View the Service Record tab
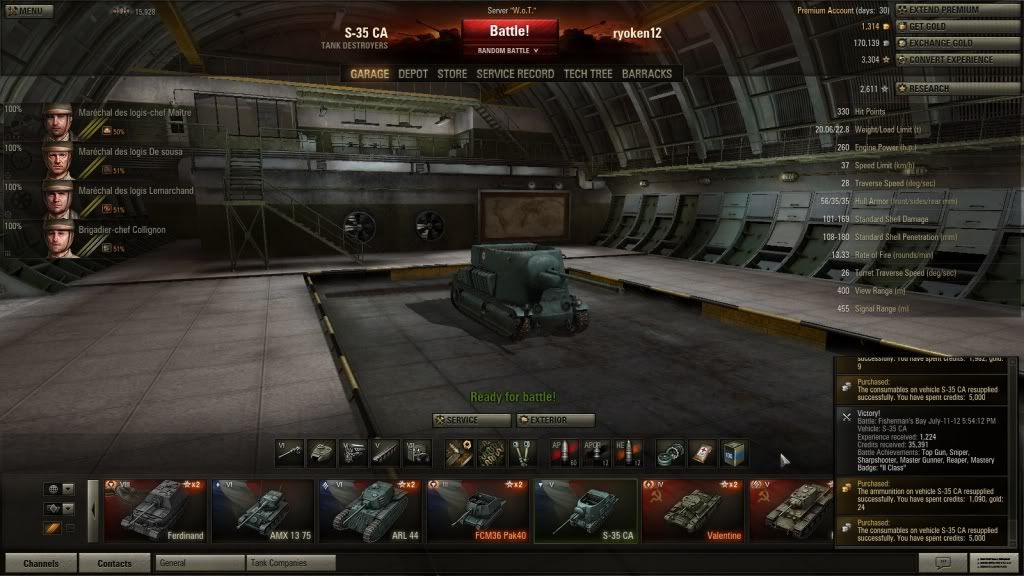 coord(515,74)
